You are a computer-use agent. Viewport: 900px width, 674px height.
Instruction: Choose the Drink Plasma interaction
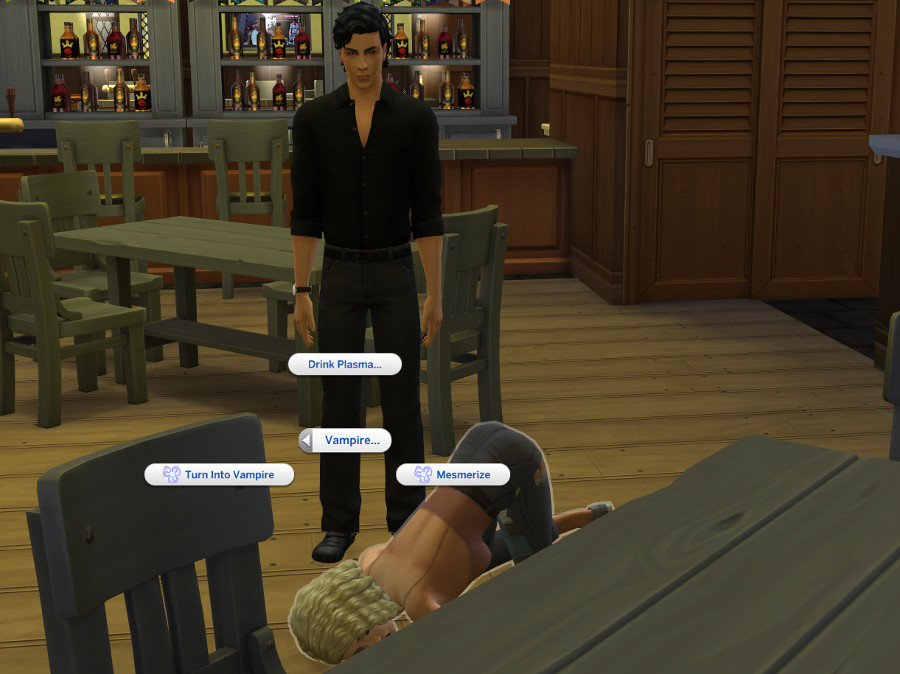tap(344, 365)
